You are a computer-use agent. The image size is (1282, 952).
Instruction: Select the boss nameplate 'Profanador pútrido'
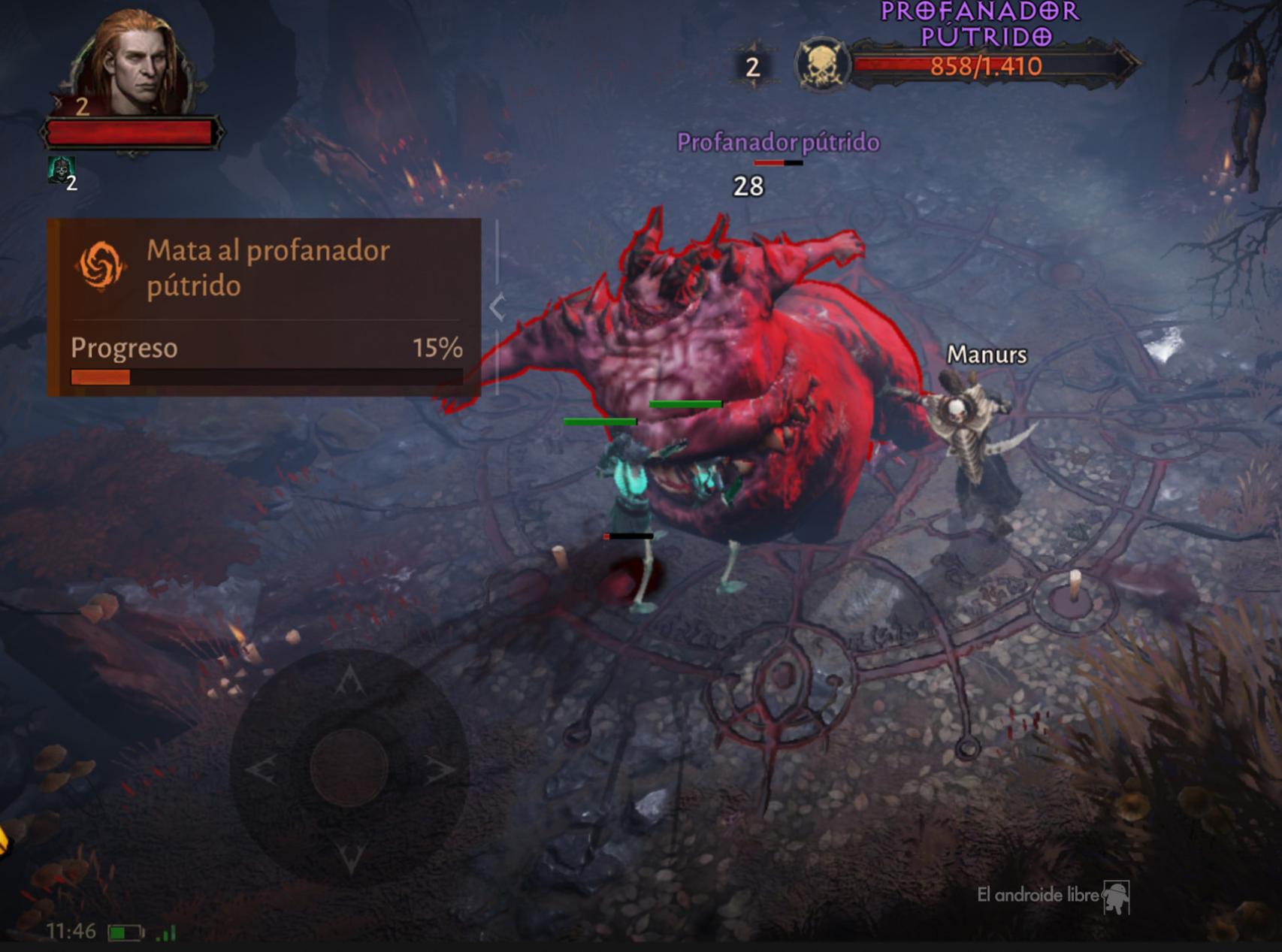[x=777, y=141]
